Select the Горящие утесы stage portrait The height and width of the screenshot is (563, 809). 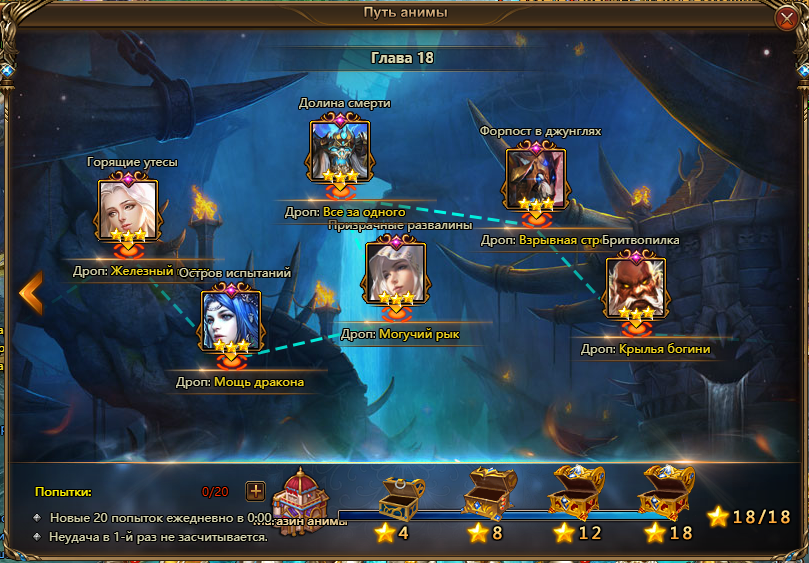tap(127, 210)
